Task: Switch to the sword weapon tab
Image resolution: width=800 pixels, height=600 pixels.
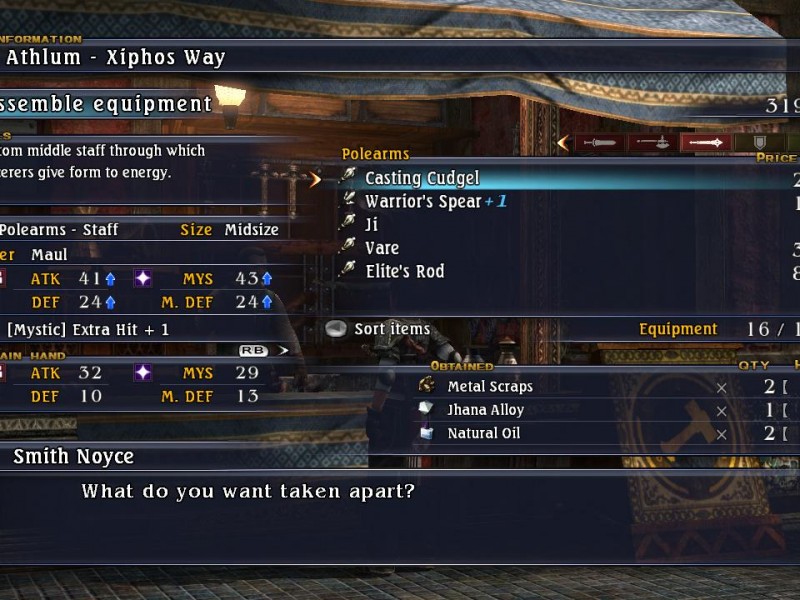Action: point(600,143)
